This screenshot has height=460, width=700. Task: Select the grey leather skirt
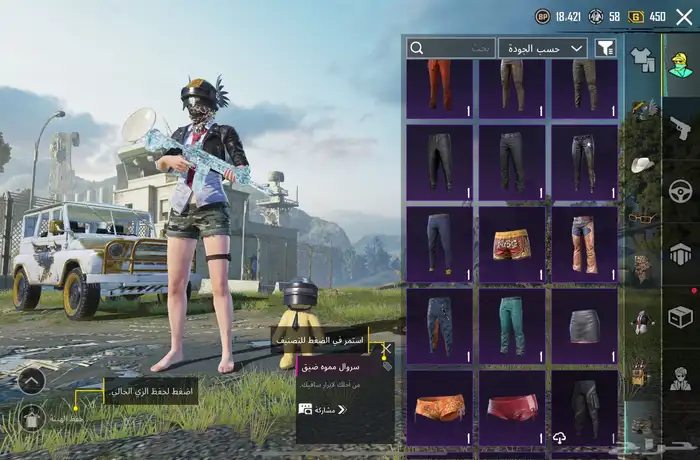[x=584, y=325]
